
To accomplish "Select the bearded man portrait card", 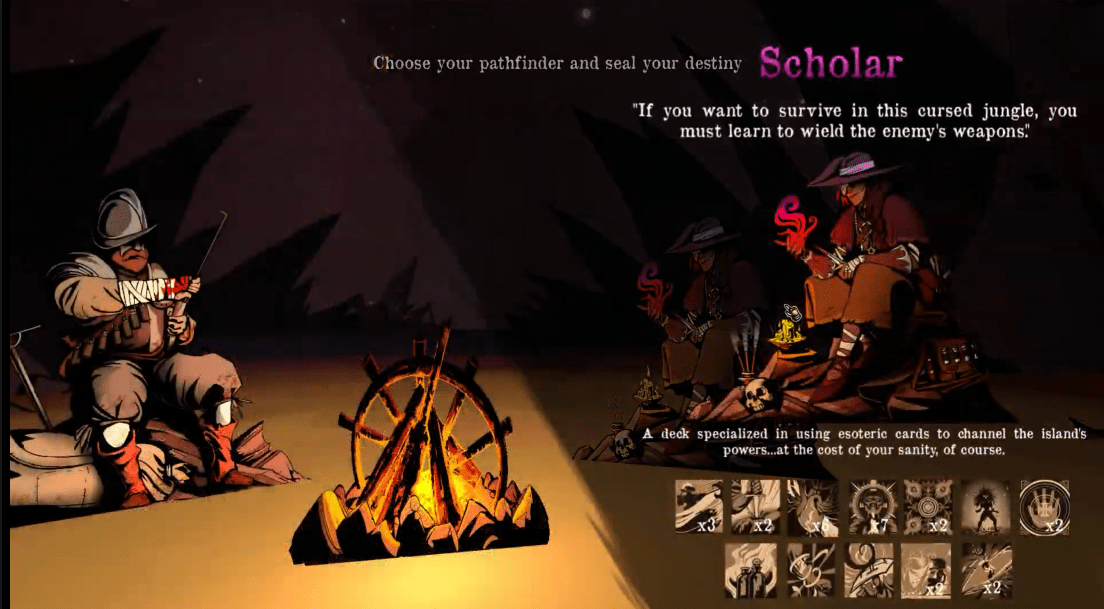I will click(926, 570).
